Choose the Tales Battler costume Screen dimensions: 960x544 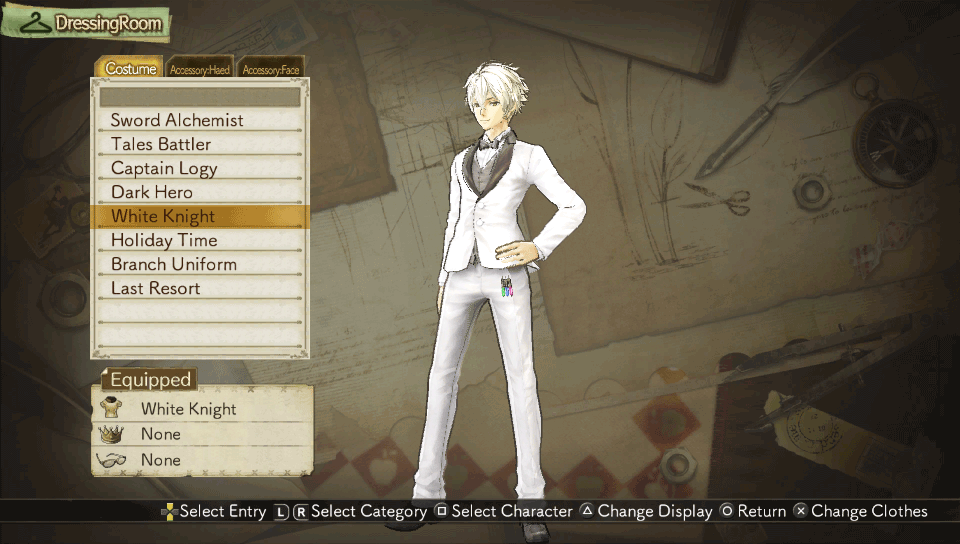tap(200, 144)
